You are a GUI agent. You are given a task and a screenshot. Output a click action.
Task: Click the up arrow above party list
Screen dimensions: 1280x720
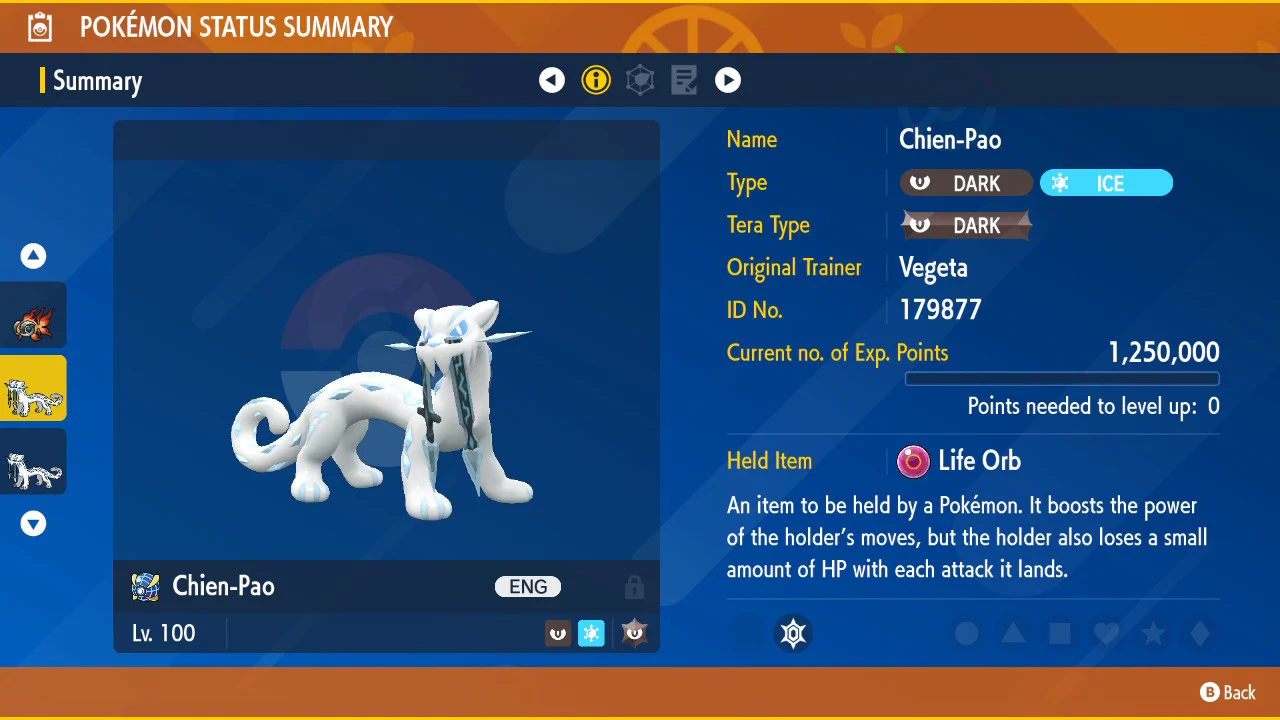[34, 256]
